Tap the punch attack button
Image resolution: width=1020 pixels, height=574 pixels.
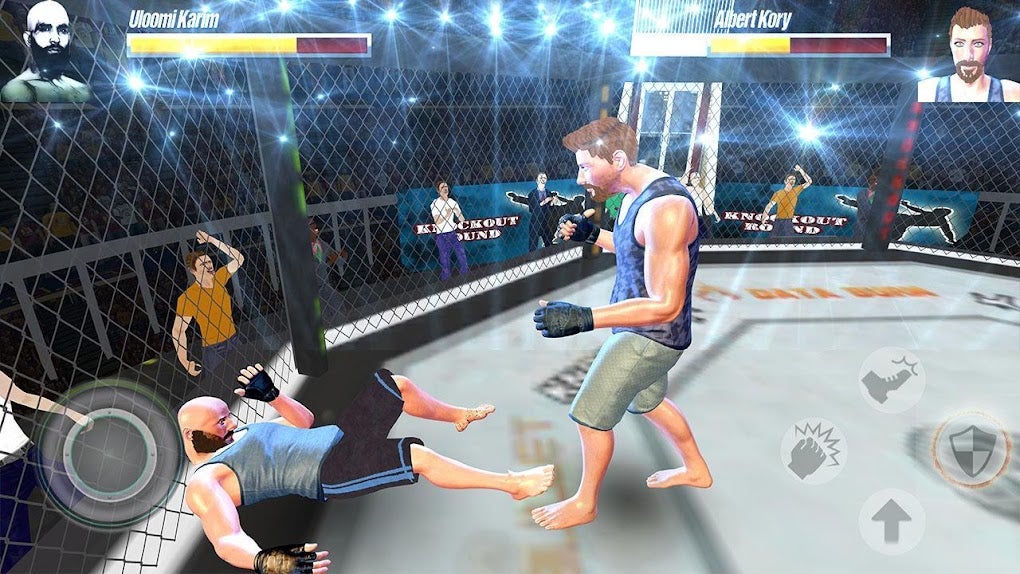(813, 450)
